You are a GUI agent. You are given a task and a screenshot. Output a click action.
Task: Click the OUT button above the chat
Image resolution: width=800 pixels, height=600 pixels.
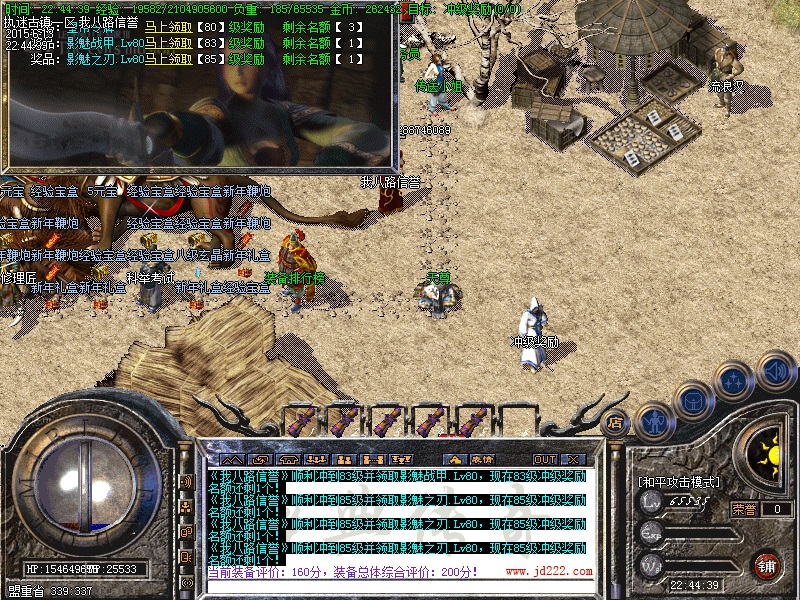544,459
